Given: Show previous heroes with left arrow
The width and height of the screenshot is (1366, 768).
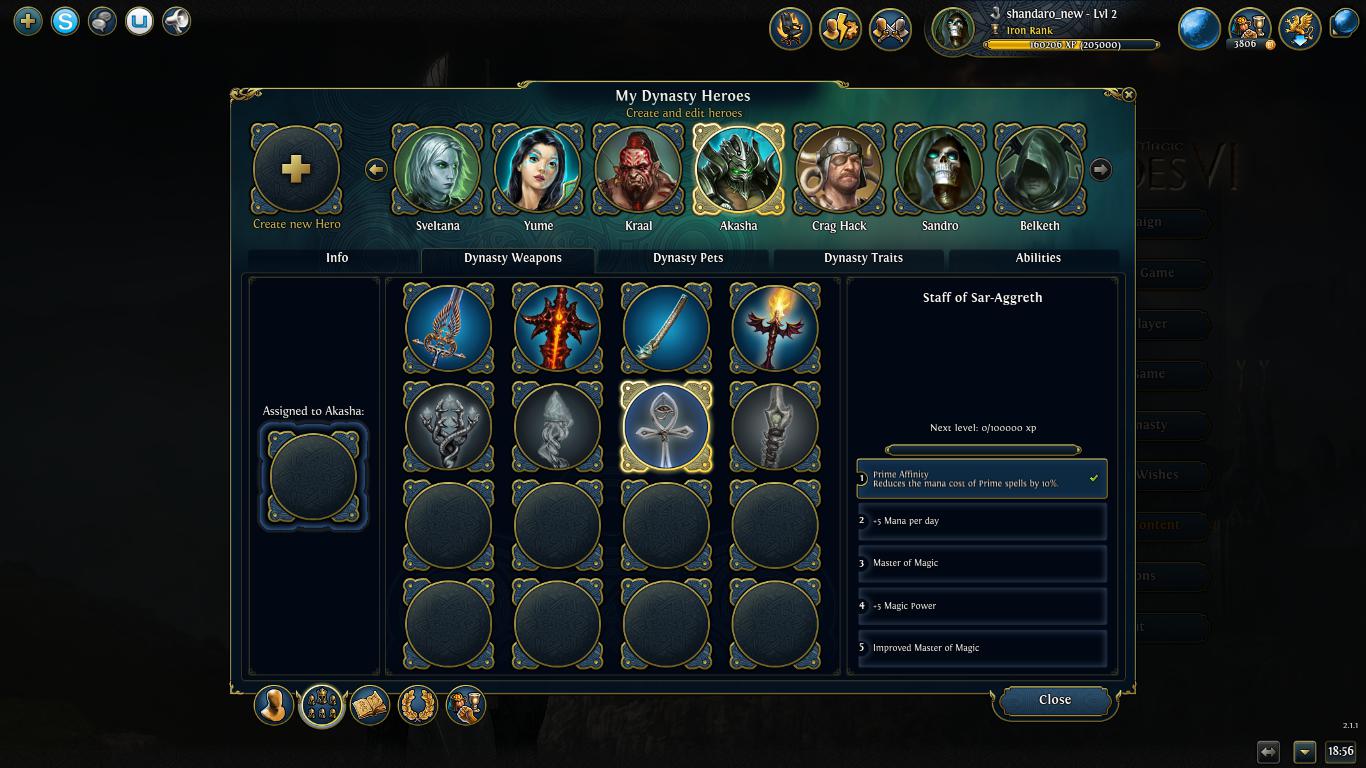Looking at the screenshot, I should coord(376,169).
